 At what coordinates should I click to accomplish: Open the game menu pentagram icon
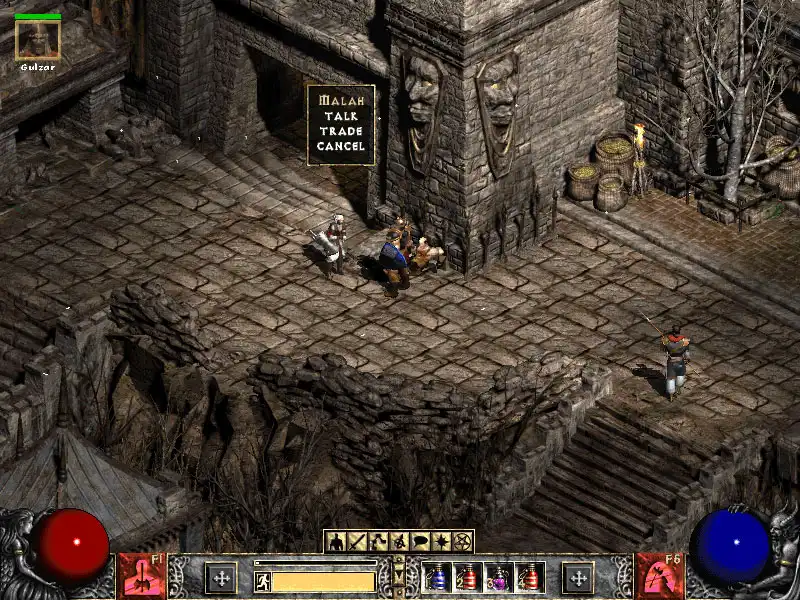(x=461, y=542)
